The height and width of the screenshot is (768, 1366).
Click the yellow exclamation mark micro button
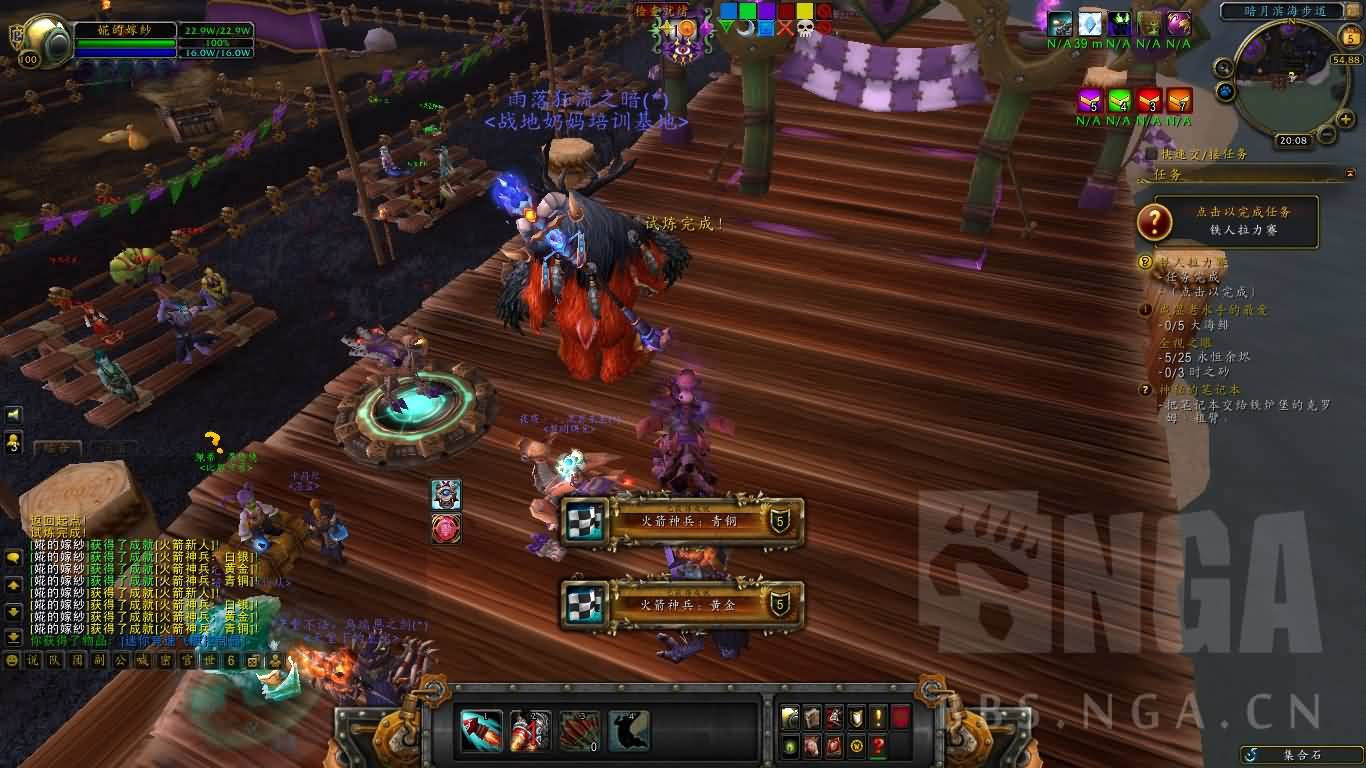pos(877,716)
